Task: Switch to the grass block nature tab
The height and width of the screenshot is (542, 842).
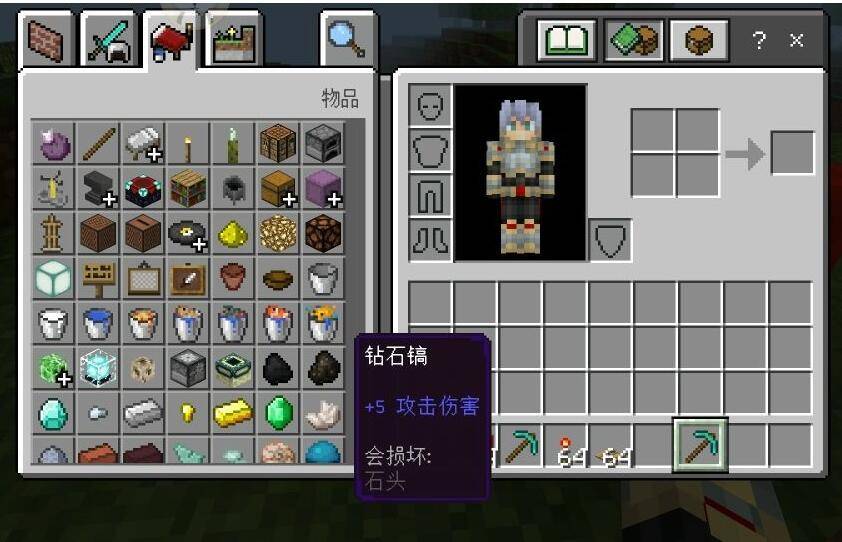Action: point(234,43)
